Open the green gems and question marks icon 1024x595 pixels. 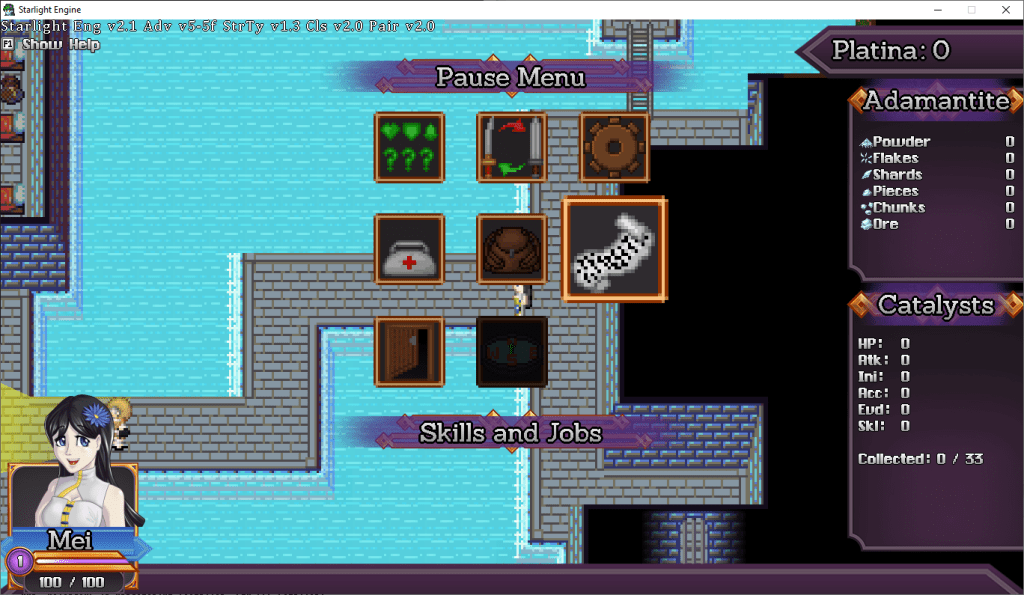(x=409, y=147)
